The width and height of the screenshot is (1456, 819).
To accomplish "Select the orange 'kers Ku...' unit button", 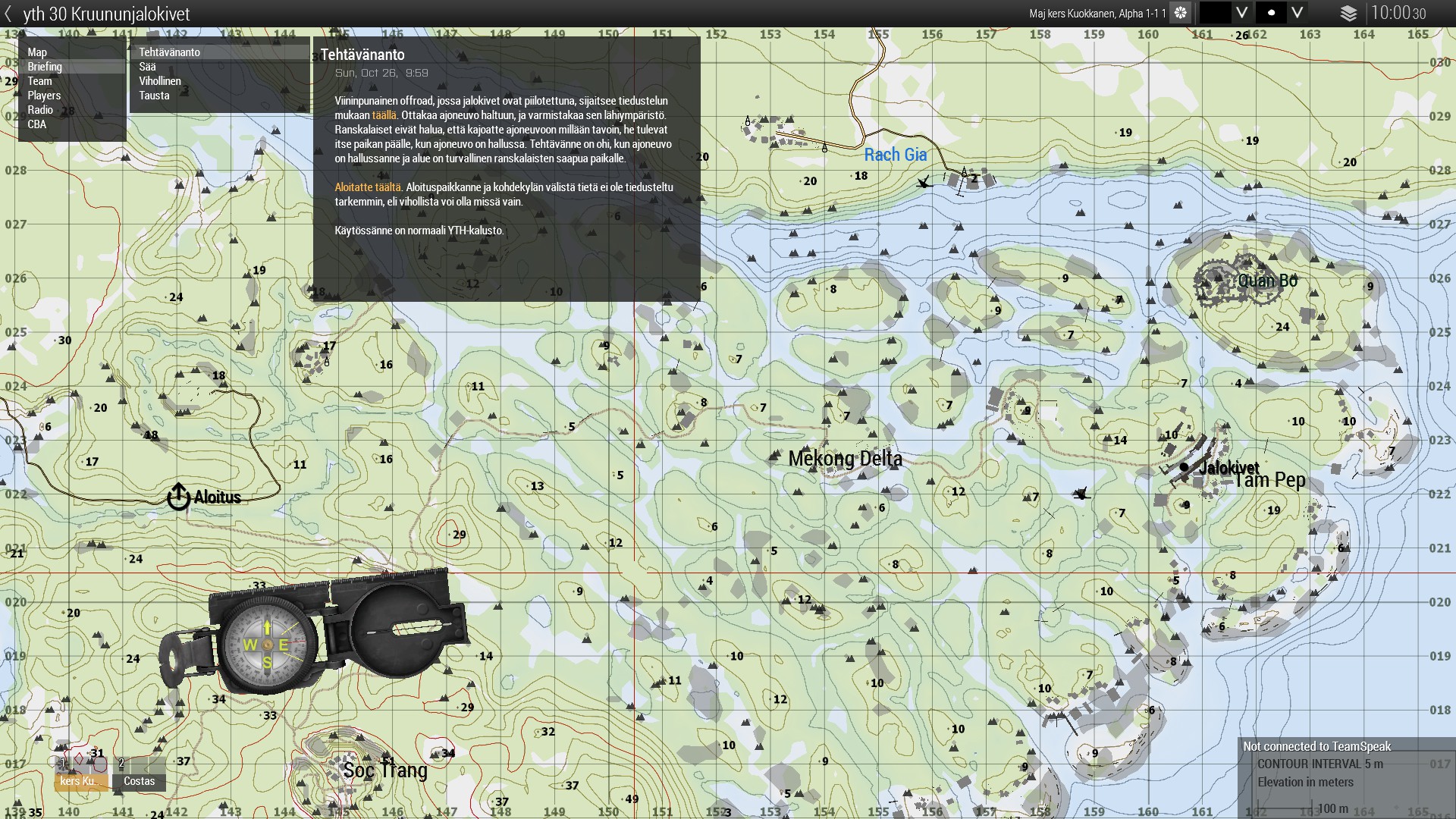I will point(80,780).
